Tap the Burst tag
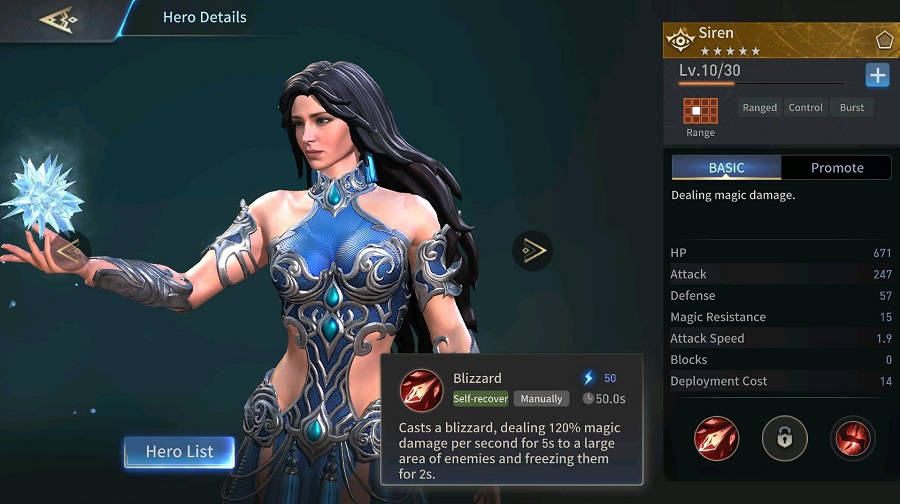The image size is (900, 504). click(x=852, y=108)
